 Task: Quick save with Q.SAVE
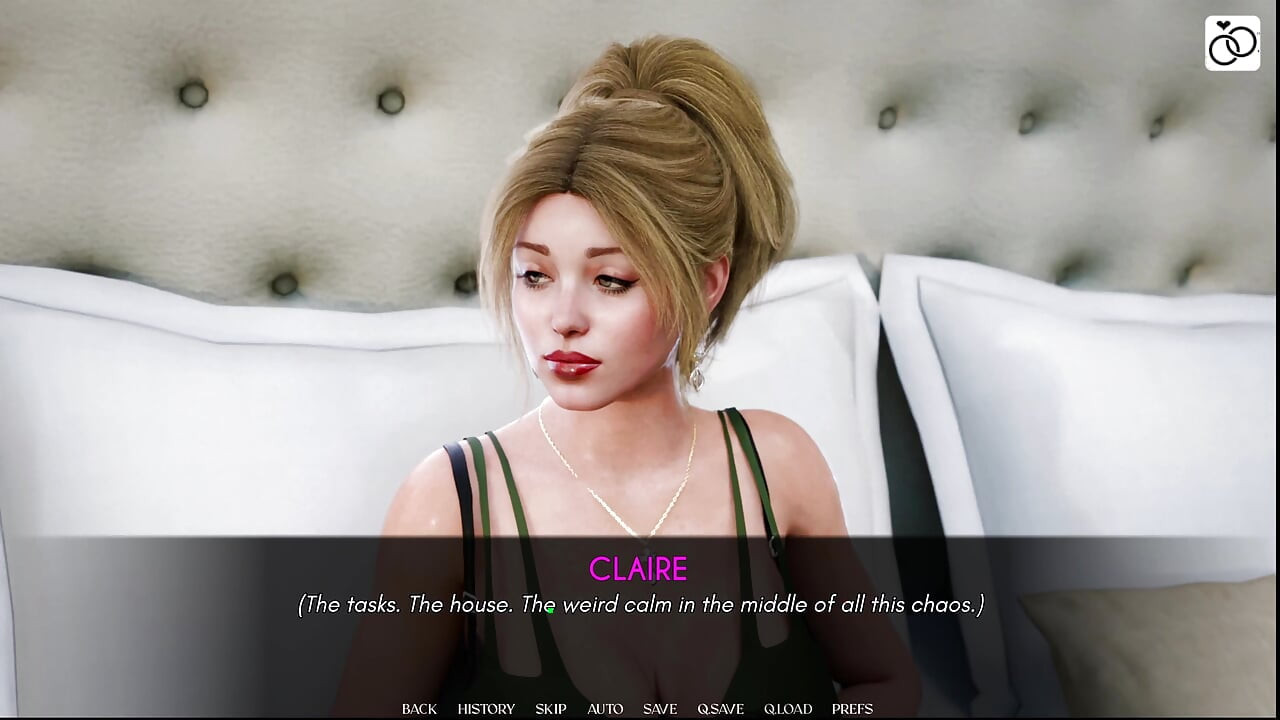coord(721,709)
